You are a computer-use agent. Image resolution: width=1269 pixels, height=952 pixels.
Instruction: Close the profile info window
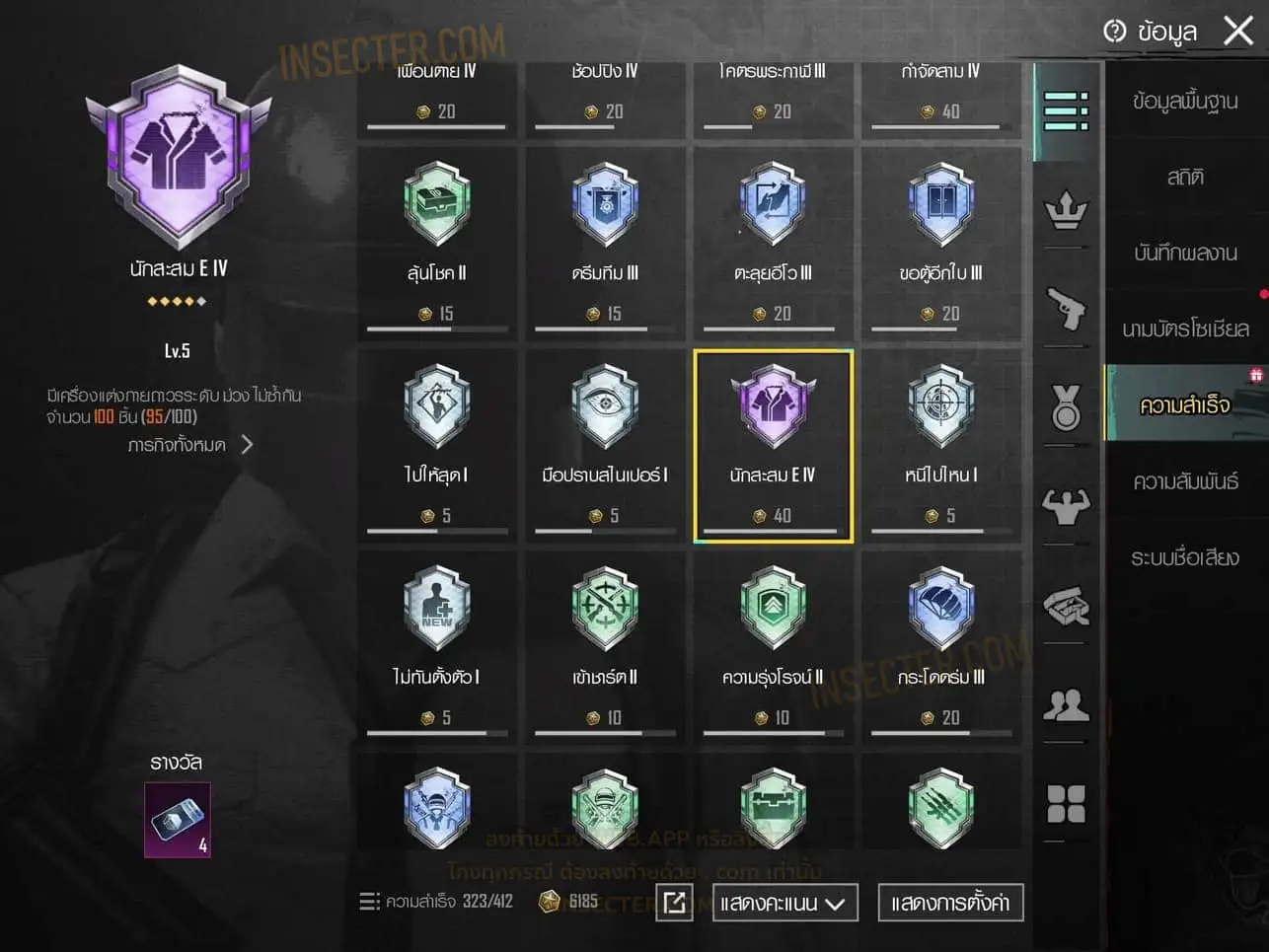1238,31
